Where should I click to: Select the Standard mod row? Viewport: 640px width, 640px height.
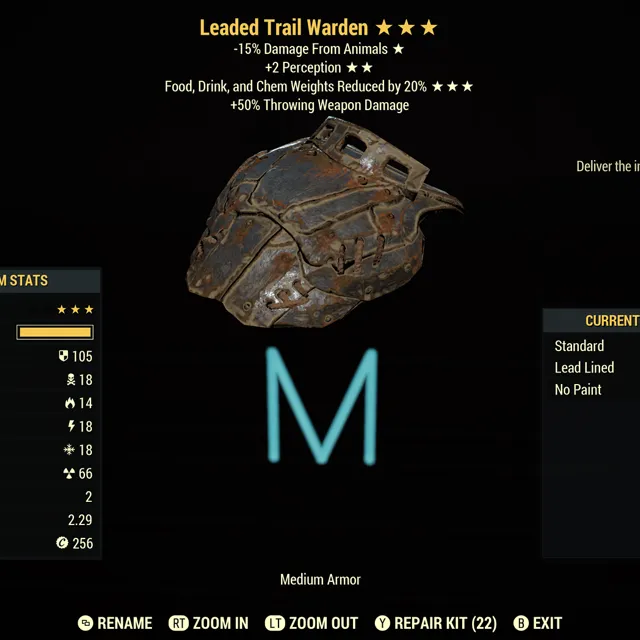tap(580, 346)
